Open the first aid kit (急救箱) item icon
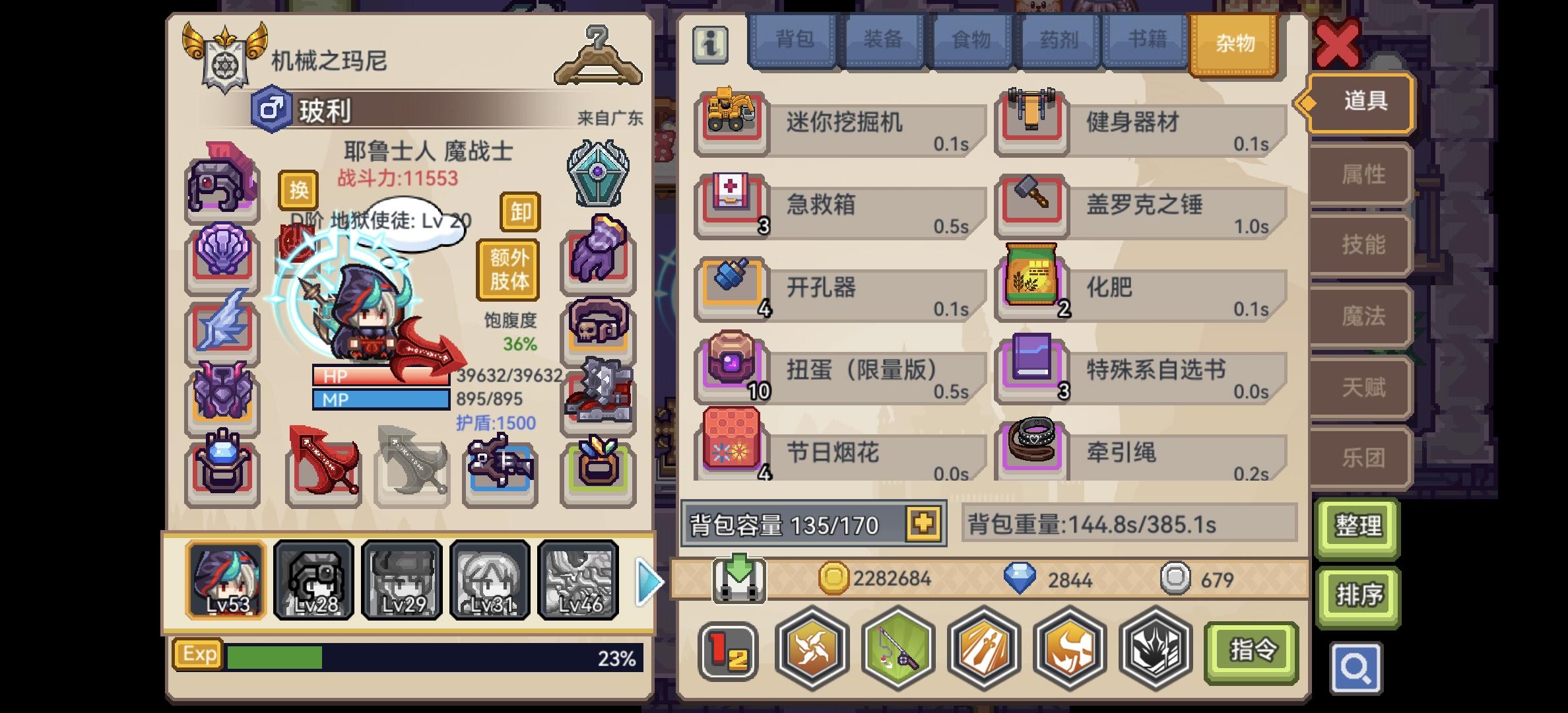 pos(733,205)
